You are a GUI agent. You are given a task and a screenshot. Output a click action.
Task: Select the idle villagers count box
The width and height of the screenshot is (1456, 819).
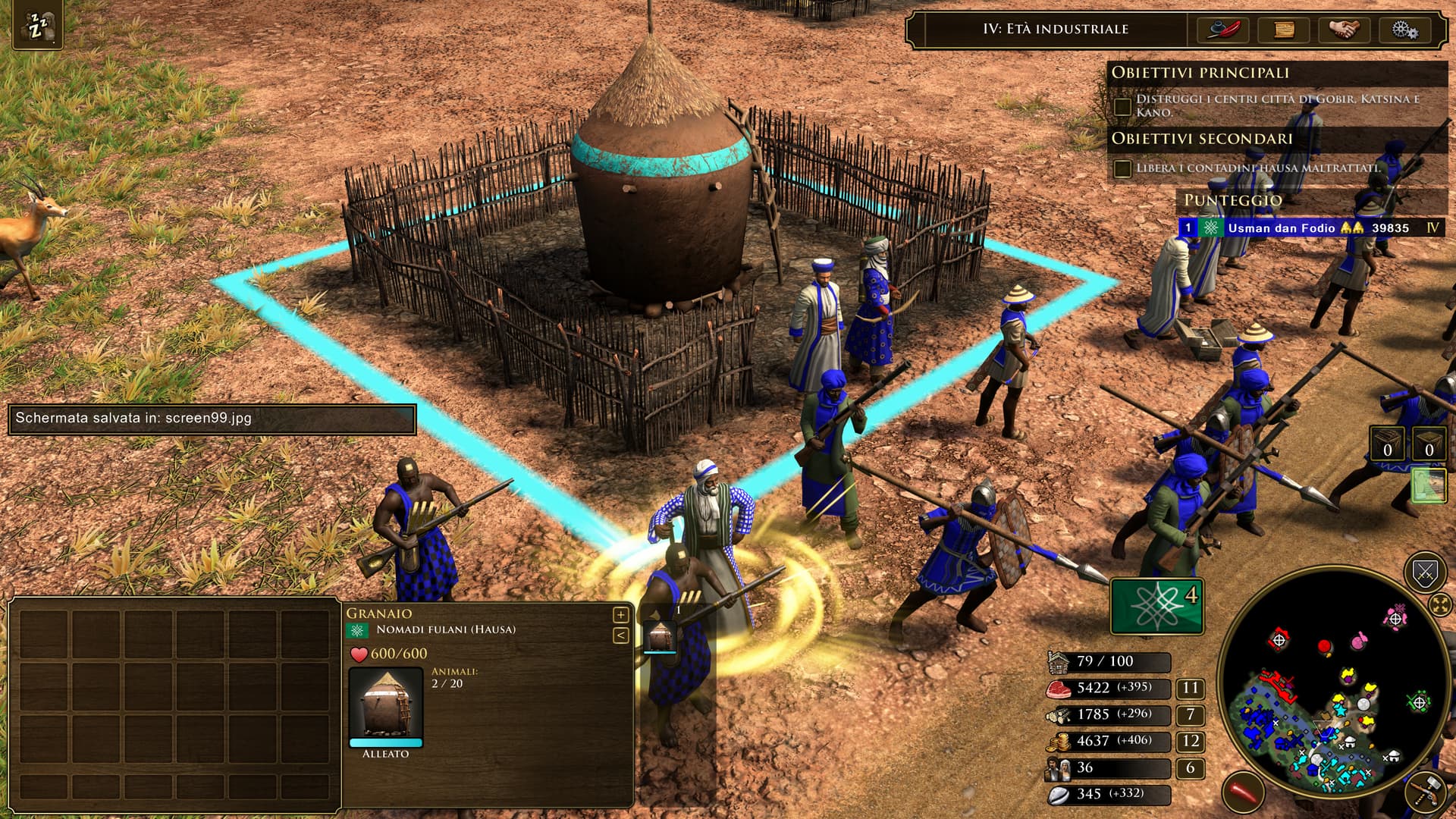[x=1190, y=767]
